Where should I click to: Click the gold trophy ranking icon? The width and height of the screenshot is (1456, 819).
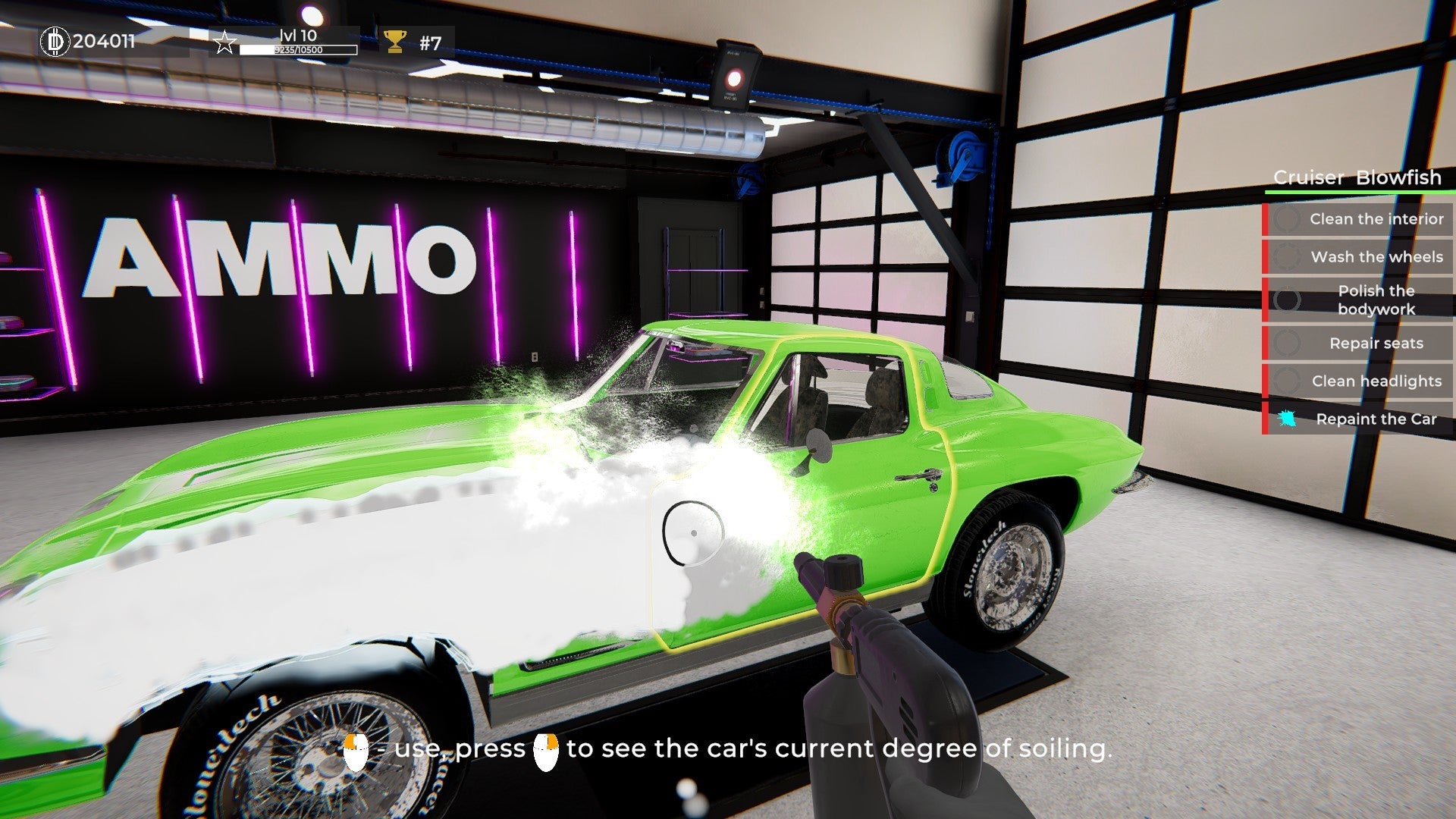pos(395,41)
